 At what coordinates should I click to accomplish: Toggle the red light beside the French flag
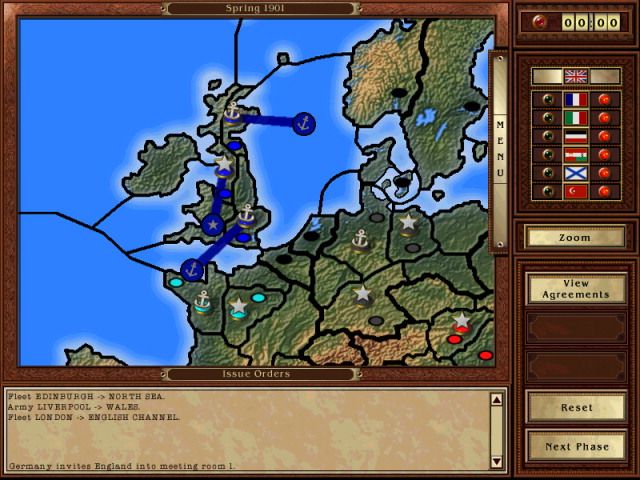(603, 100)
